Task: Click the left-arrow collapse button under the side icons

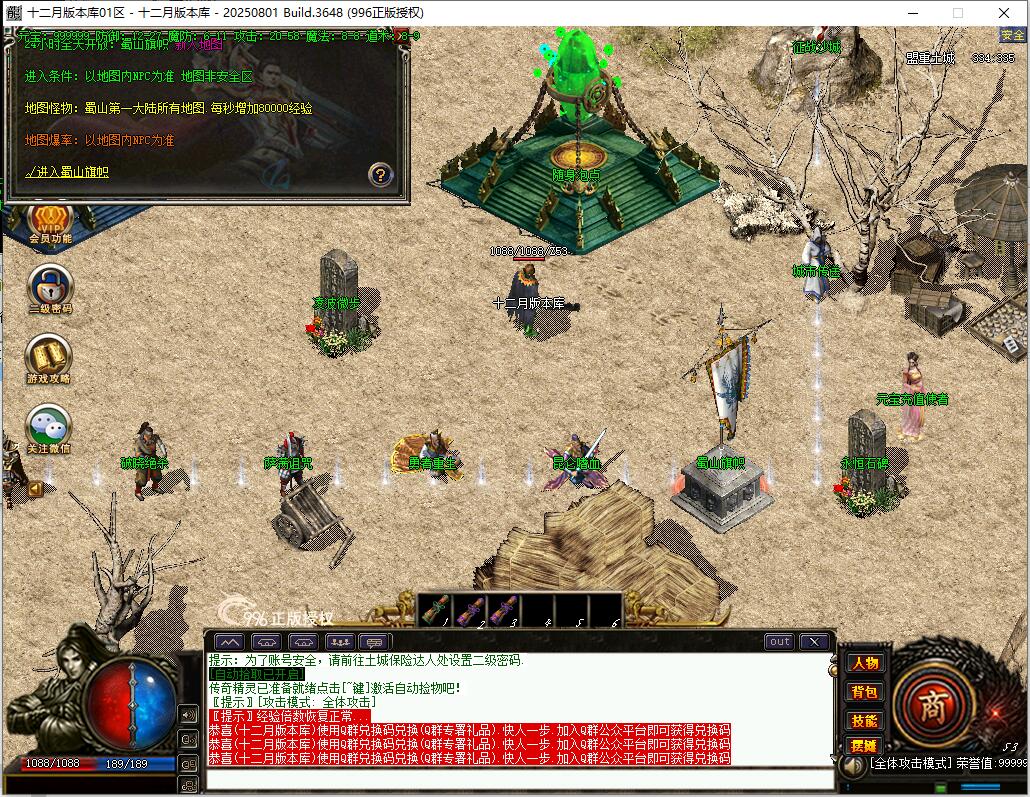Action: coord(36,489)
